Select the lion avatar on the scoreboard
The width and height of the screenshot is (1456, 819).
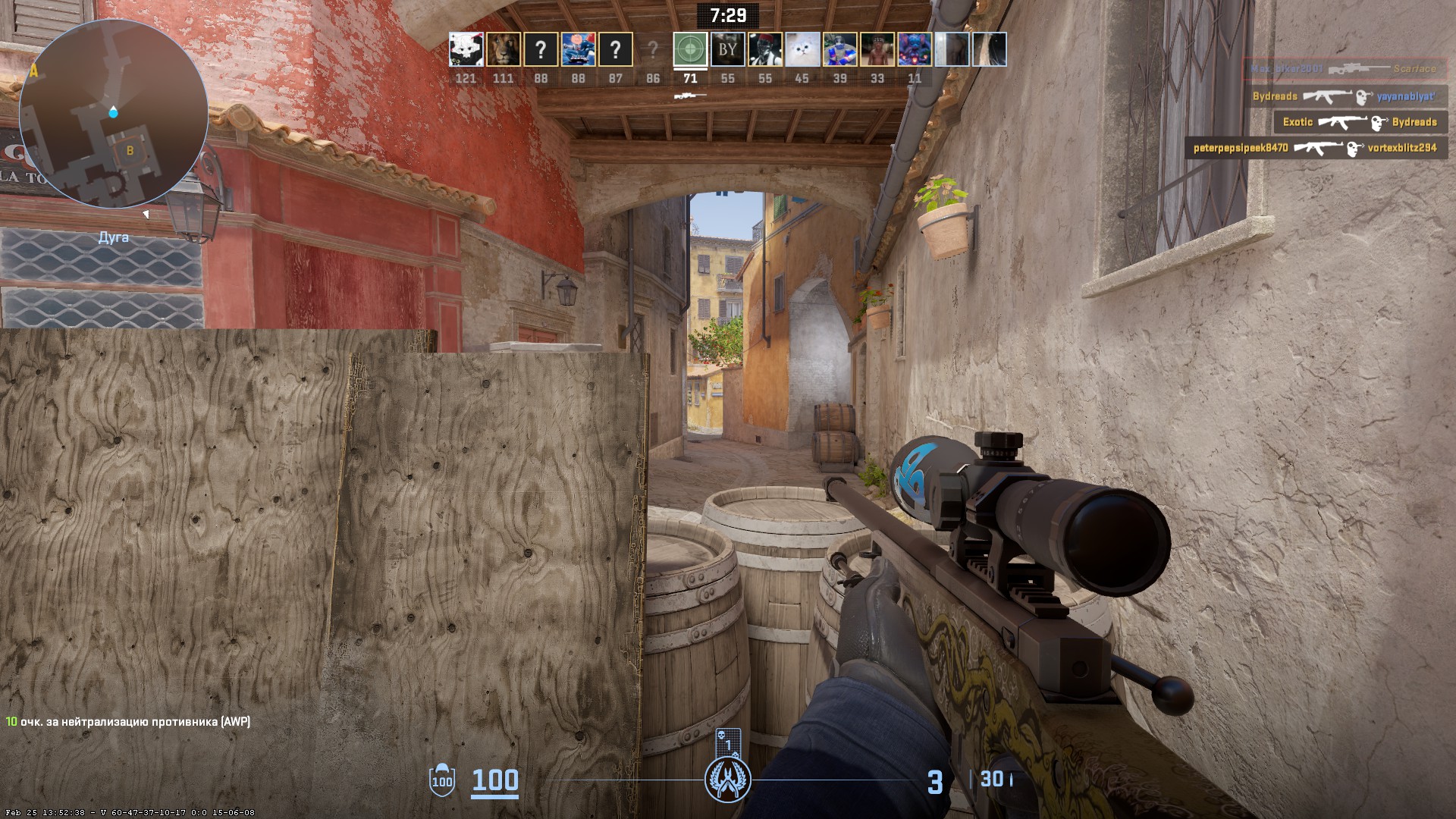pos(503,50)
